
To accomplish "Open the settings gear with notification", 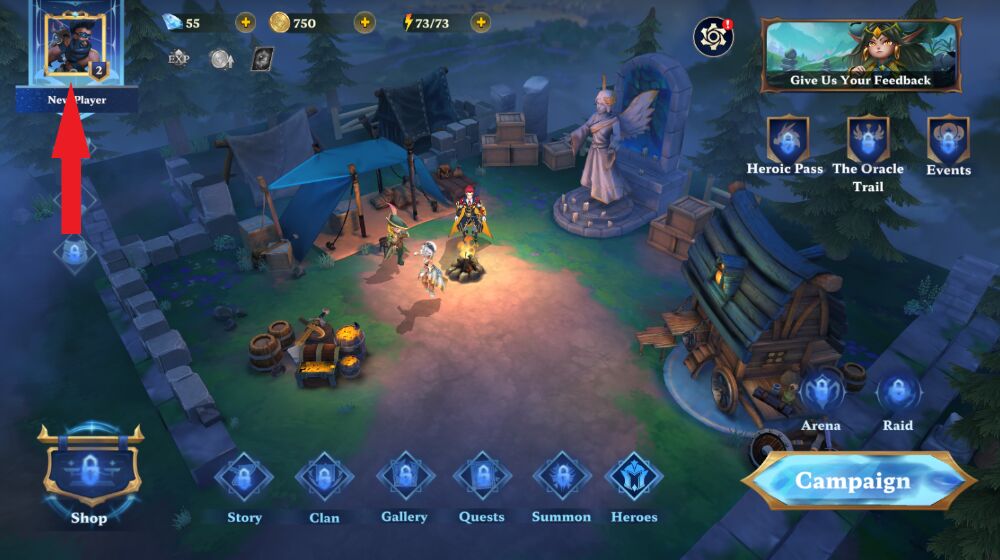I will (x=713, y=38).
